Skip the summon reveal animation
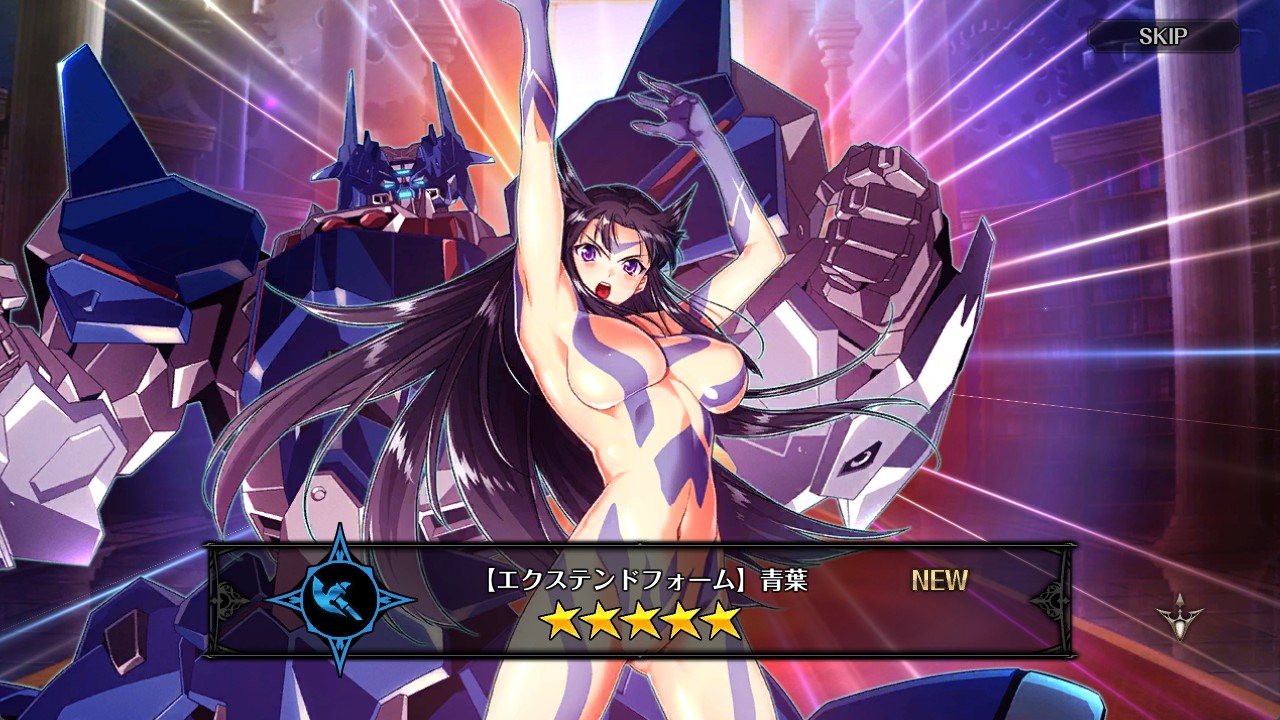1280x720 pixels. (1163, 37)
